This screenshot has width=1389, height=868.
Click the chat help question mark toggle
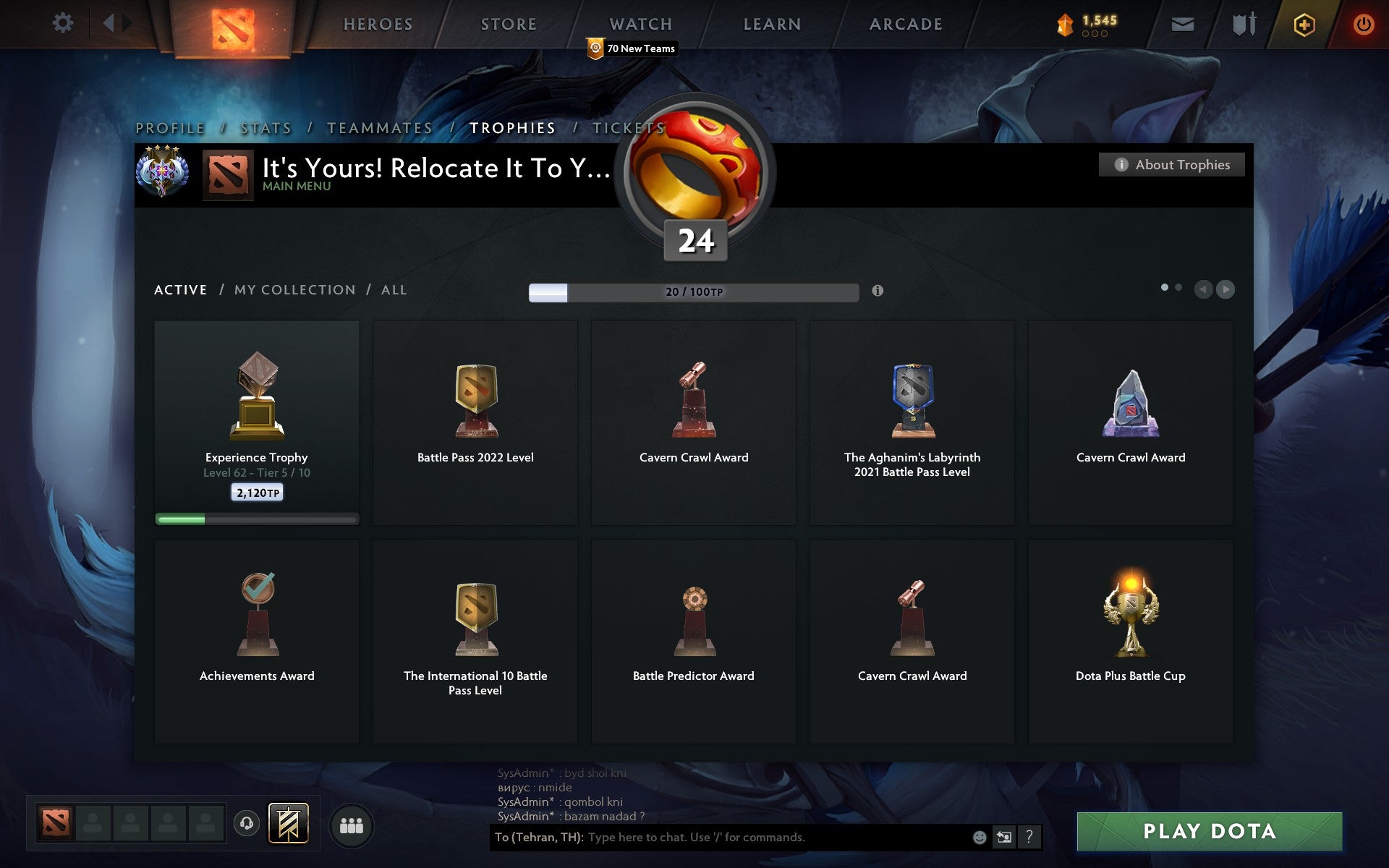click(x=1030, y=838)
